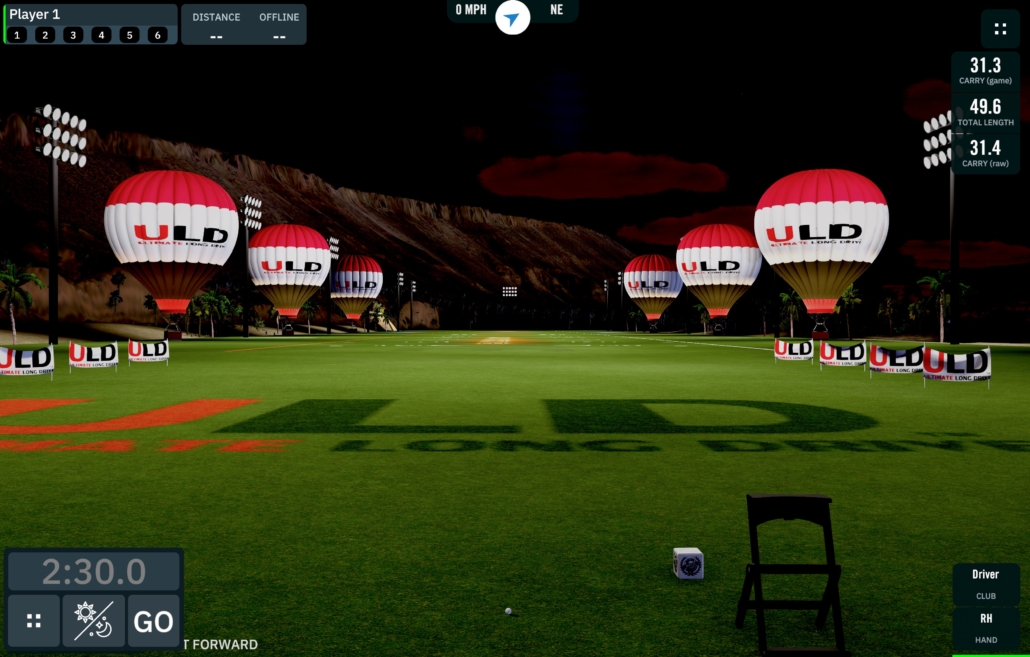
Task: Start the timer with the GO button
Action: click(153, 621)
